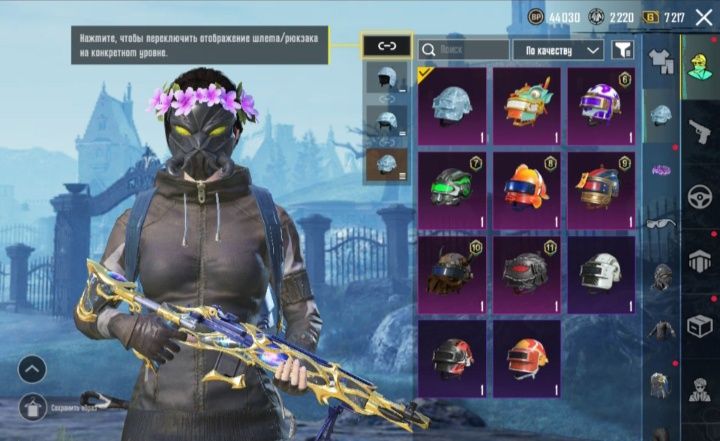Save the look with the hanger button
Screen dimensions: 720x441
(32, 406)
